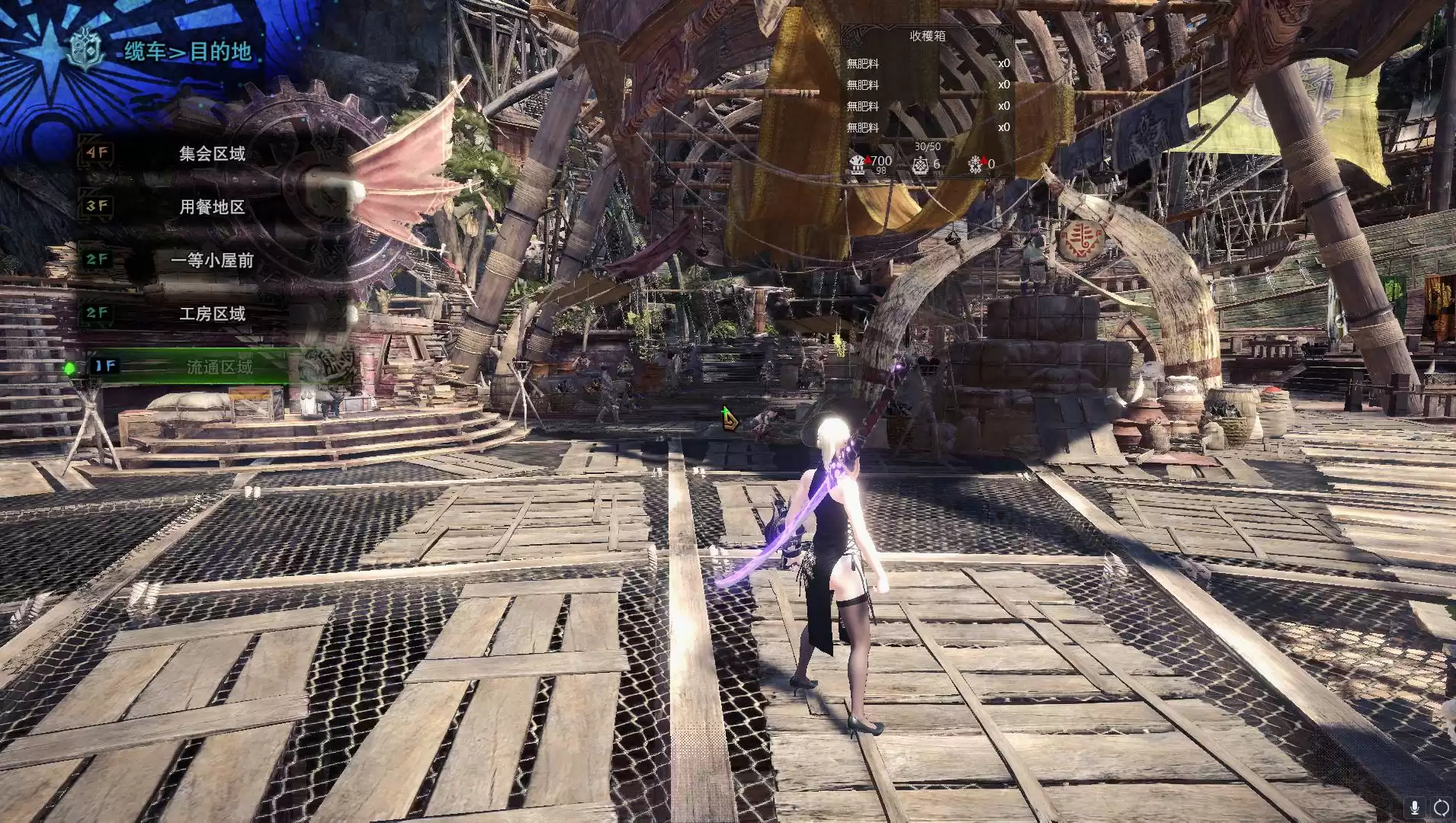This screenshot has height=823, width=1456.
Task: Choose the 3F 用餐地区 destination
Action: coord(212,207)
